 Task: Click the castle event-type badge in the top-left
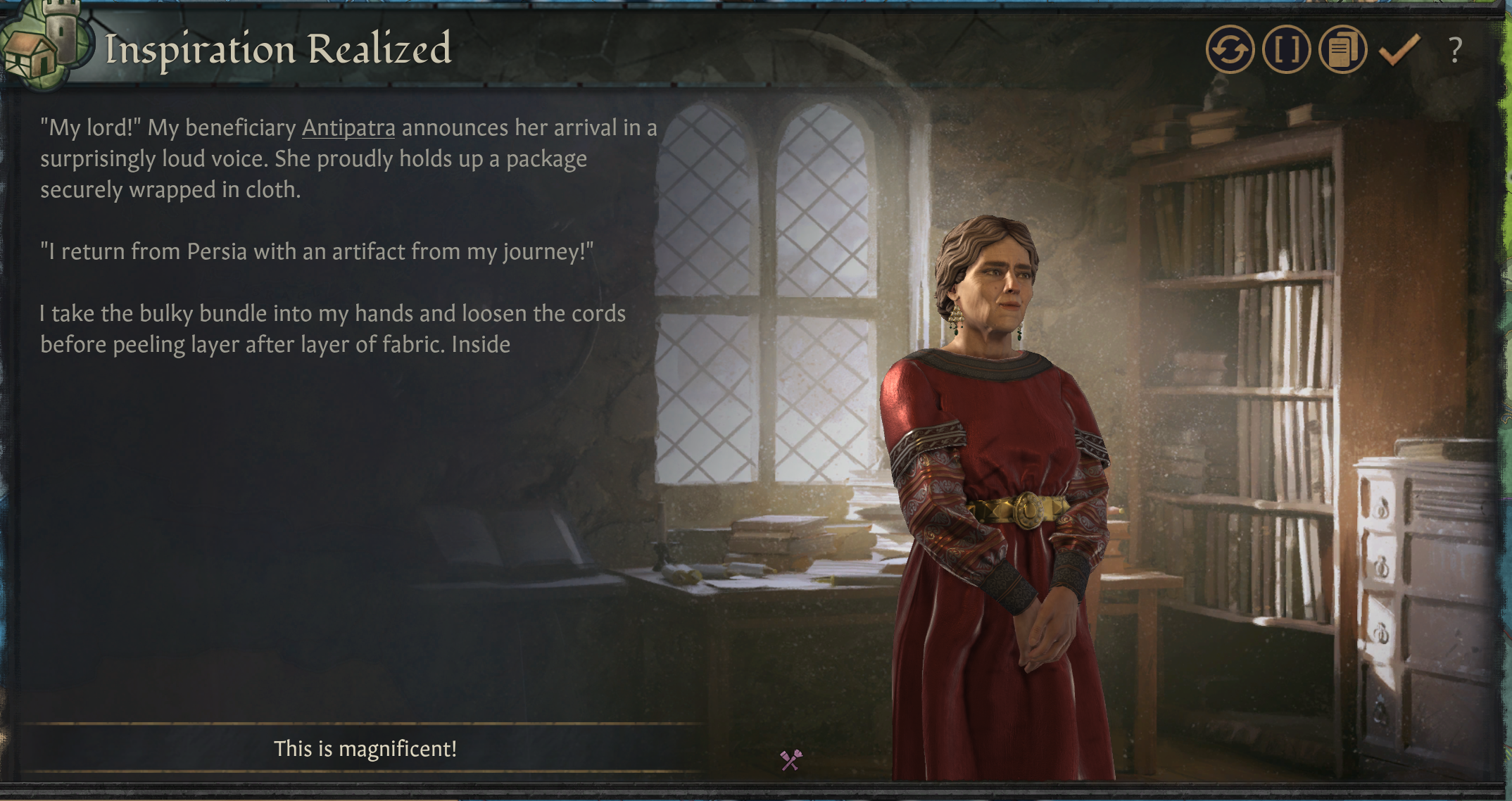(47, 44)
